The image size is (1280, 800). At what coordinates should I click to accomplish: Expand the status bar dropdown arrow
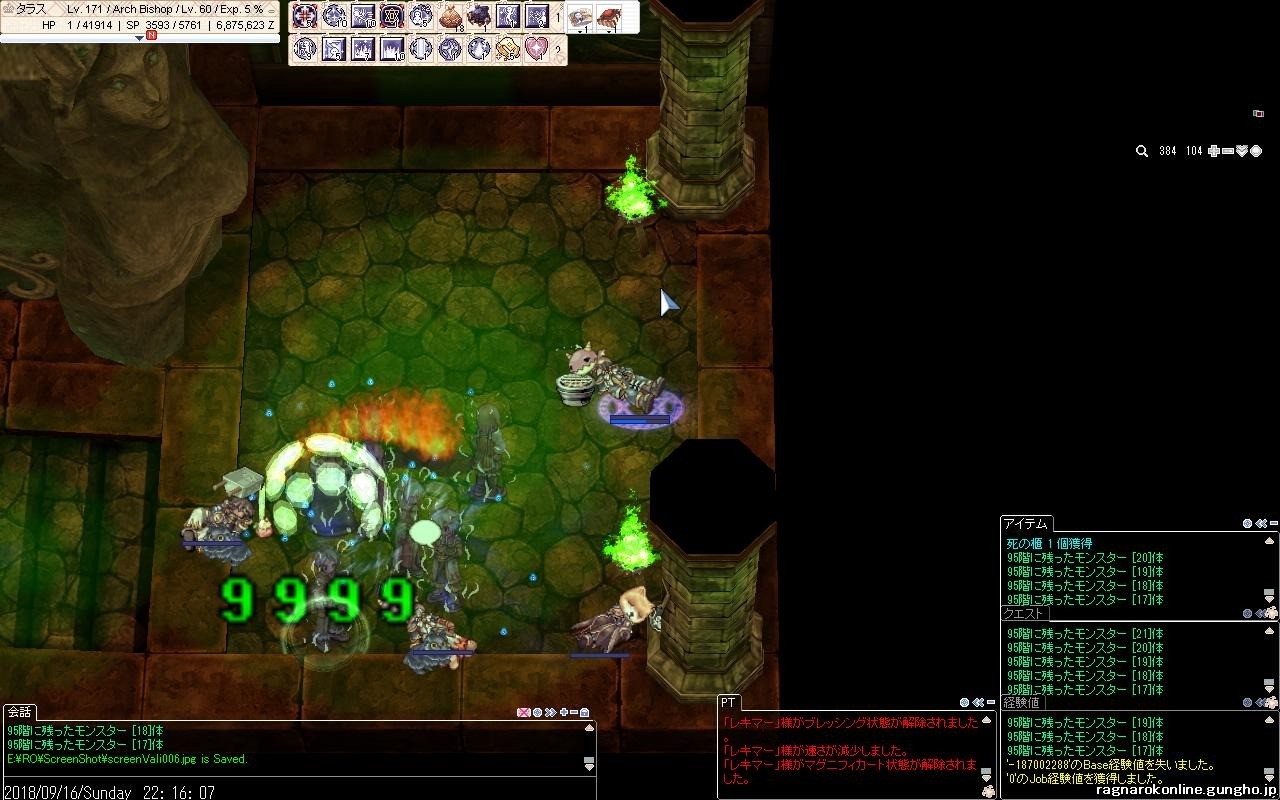click(139, 38)
